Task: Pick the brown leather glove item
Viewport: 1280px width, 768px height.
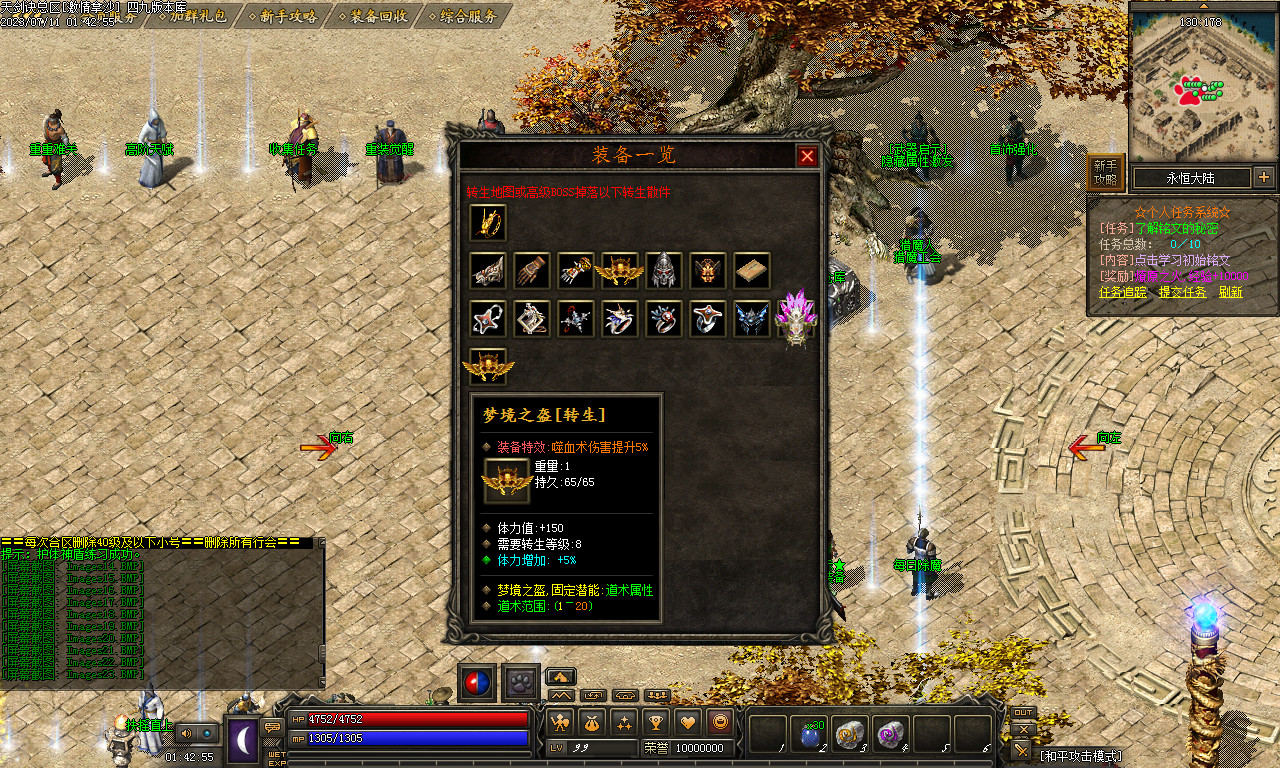Action: 532,270
